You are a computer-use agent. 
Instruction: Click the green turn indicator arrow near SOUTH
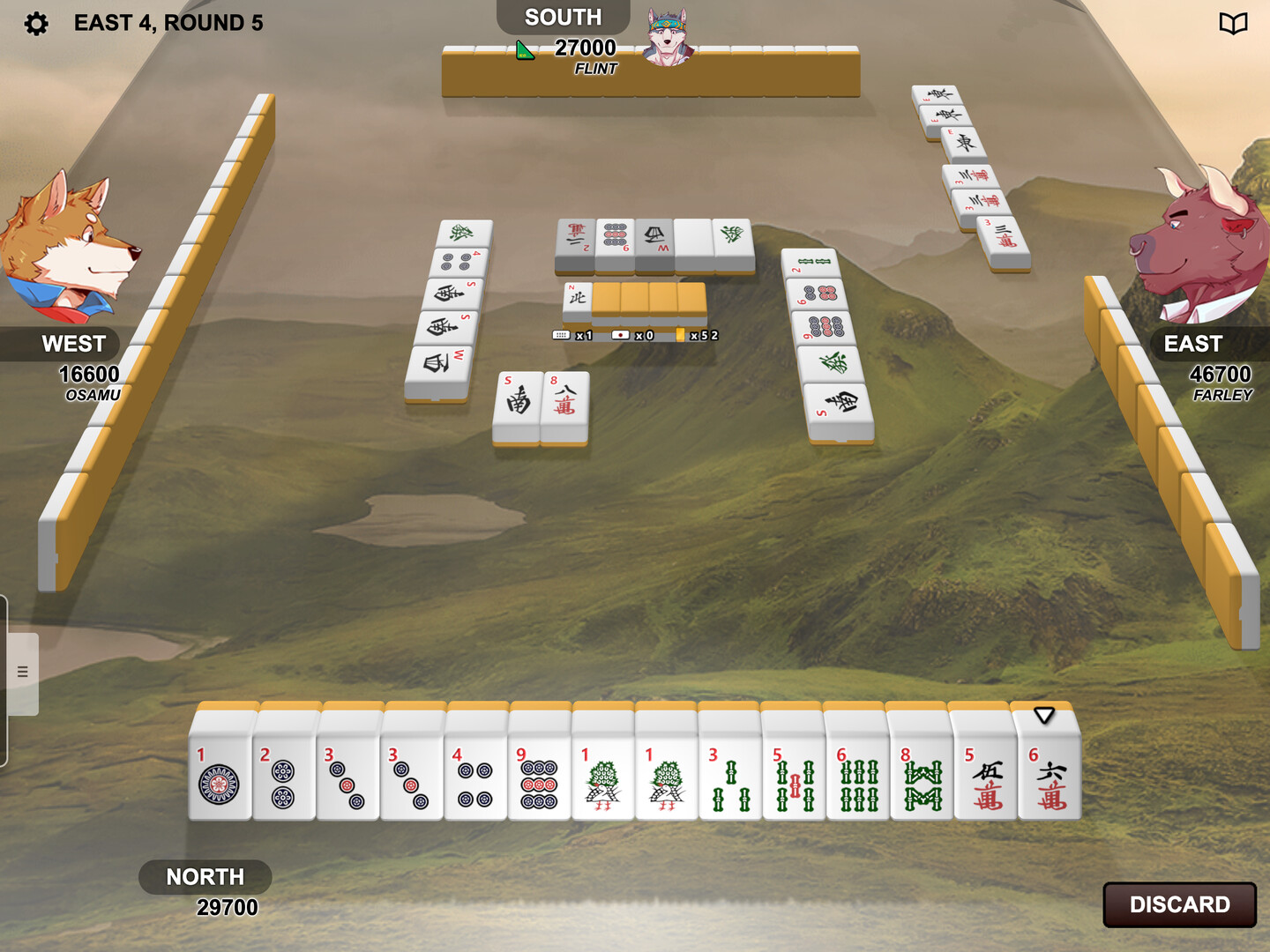click(524, 51)
